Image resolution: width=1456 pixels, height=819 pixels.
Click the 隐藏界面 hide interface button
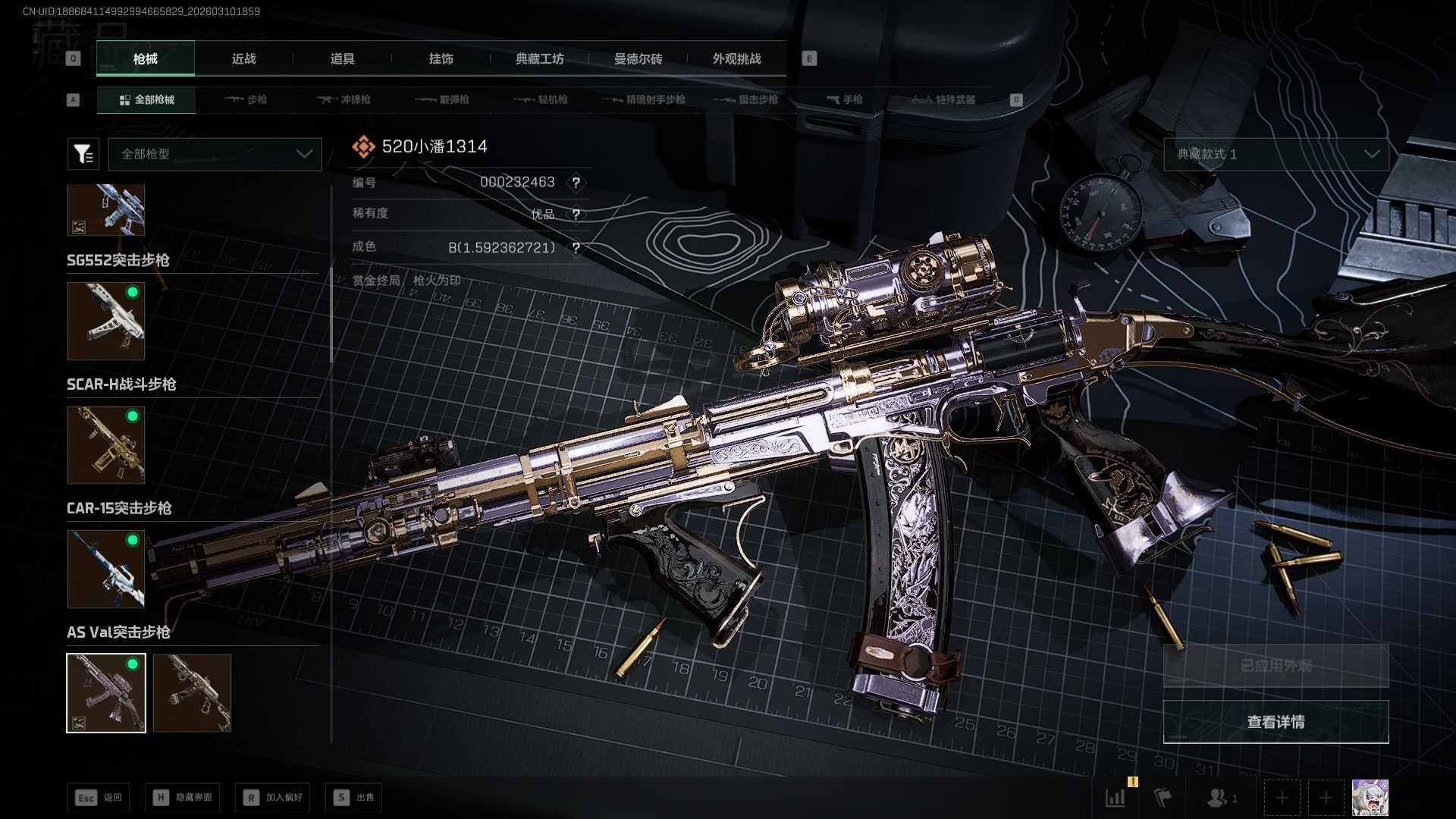coord(183,798)
